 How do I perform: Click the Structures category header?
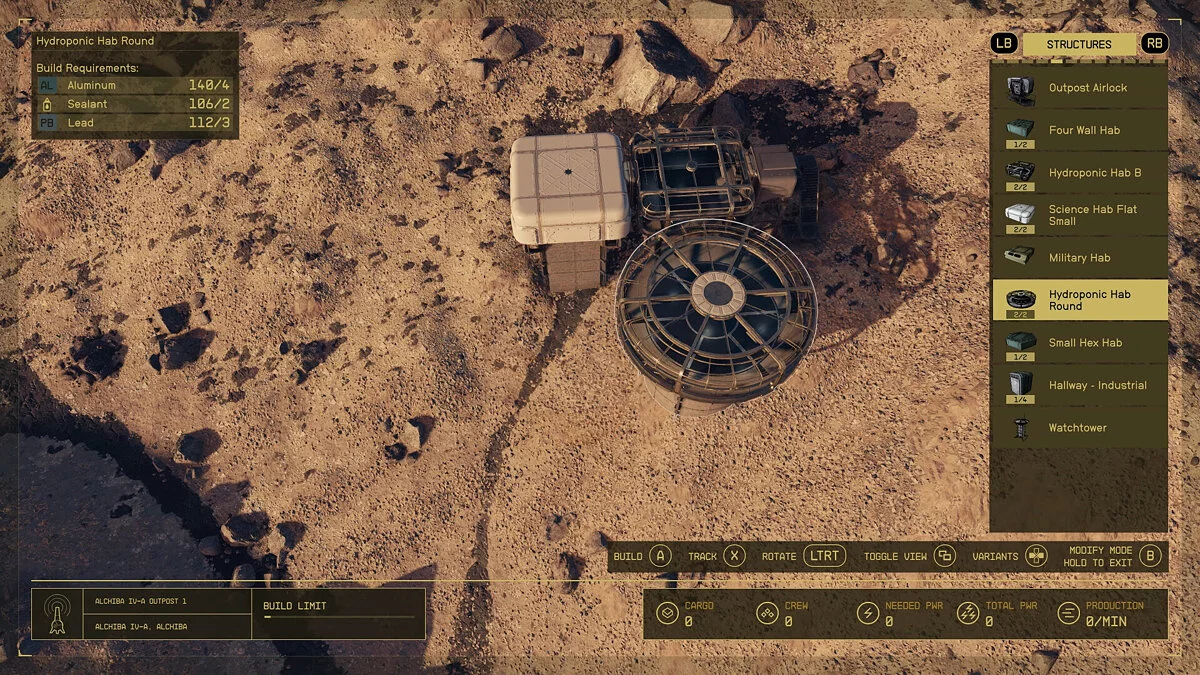[1079, 44]
